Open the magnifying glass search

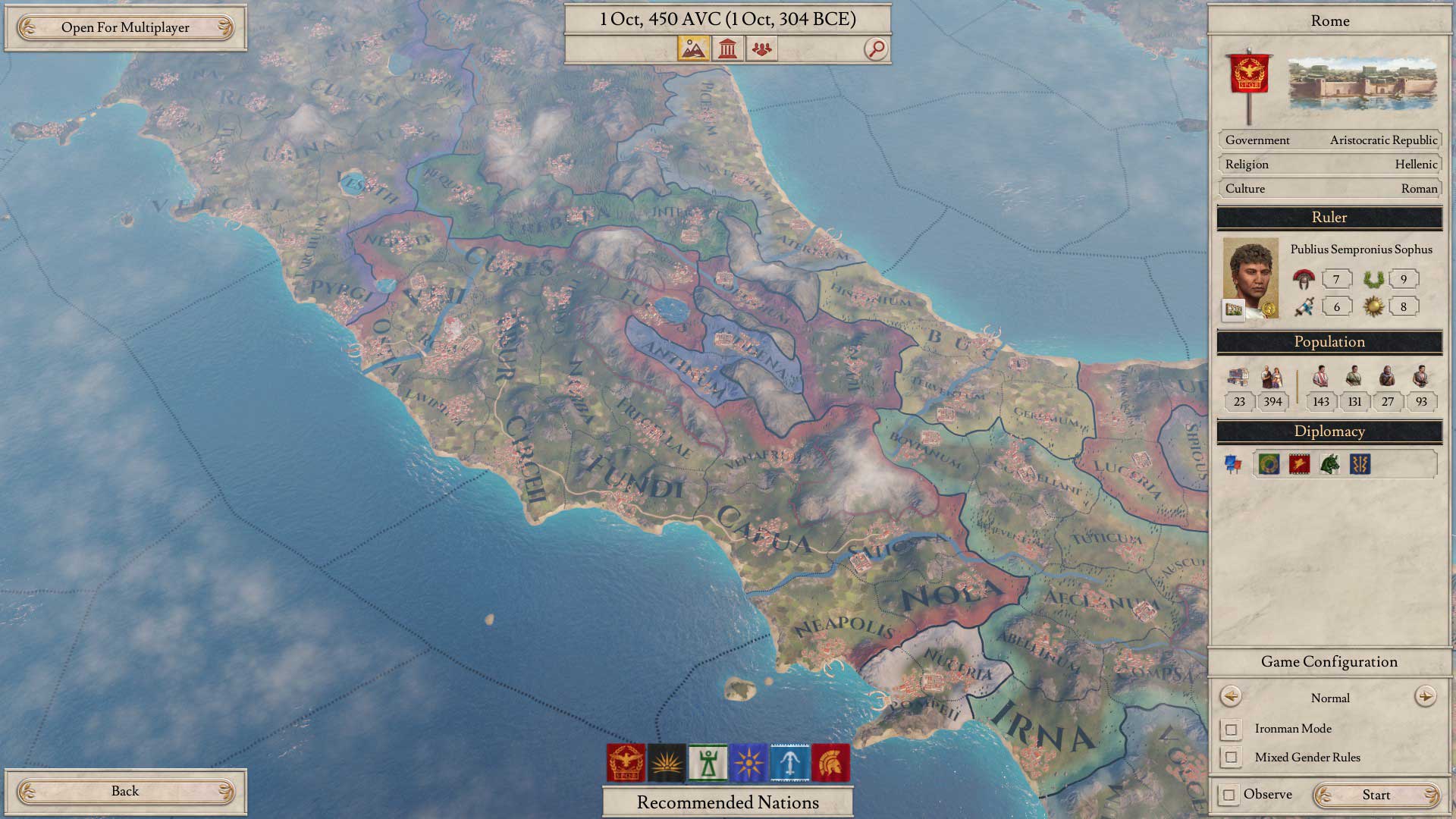(x=876, y=49)
